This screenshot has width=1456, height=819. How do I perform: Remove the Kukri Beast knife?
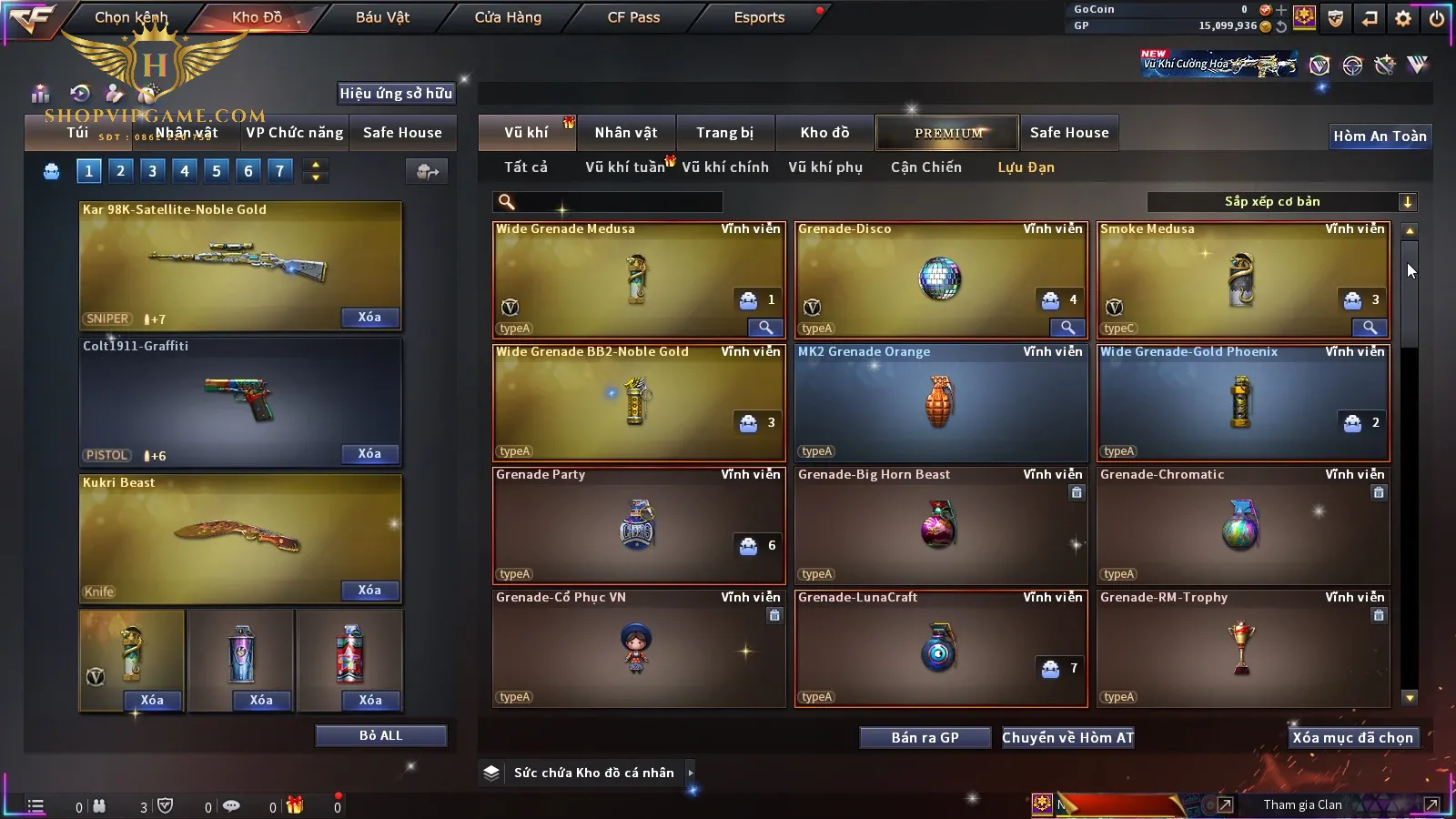click(369, 591)
